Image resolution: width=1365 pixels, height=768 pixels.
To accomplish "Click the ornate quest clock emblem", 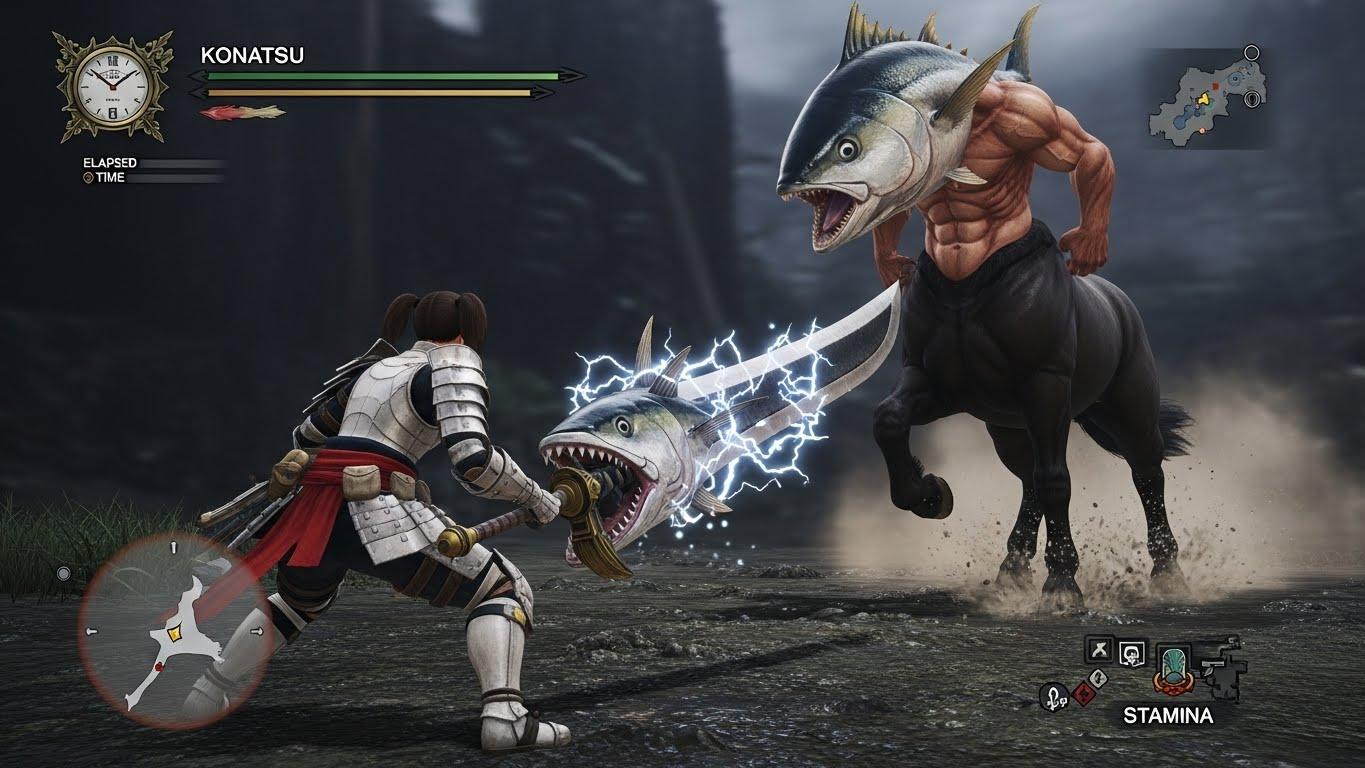I will pyautogui.click(x=106, y=86).
